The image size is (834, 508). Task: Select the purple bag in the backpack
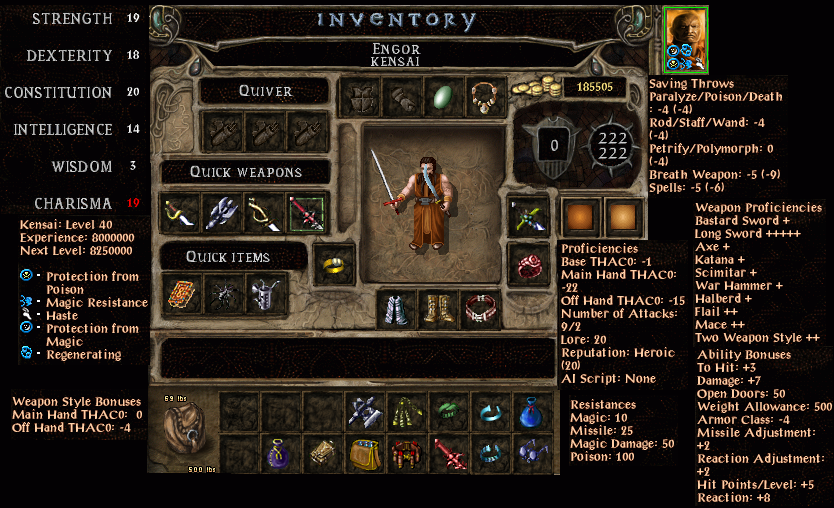click(280, 453)
